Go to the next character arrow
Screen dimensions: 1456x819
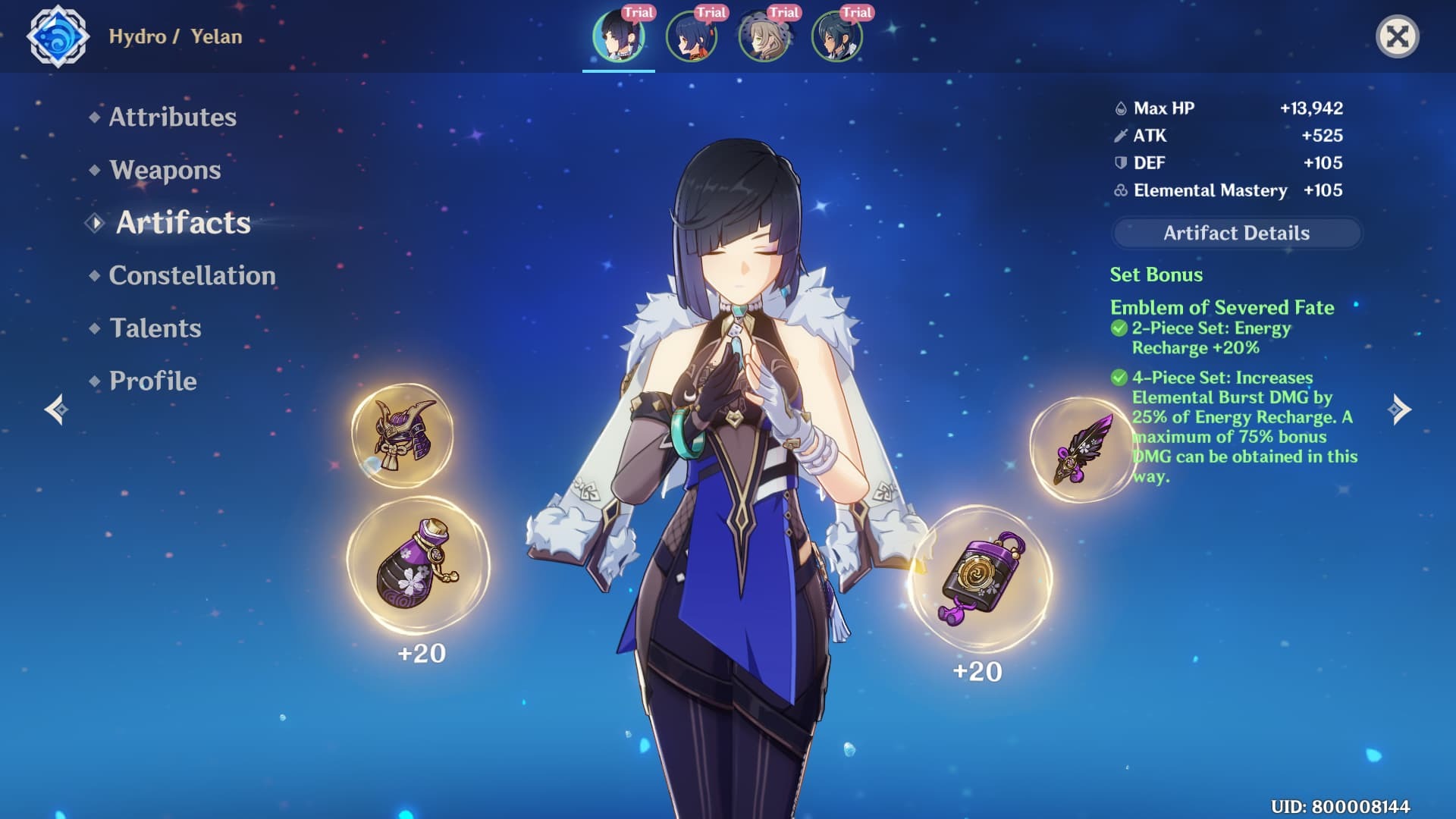point(1399,409)
